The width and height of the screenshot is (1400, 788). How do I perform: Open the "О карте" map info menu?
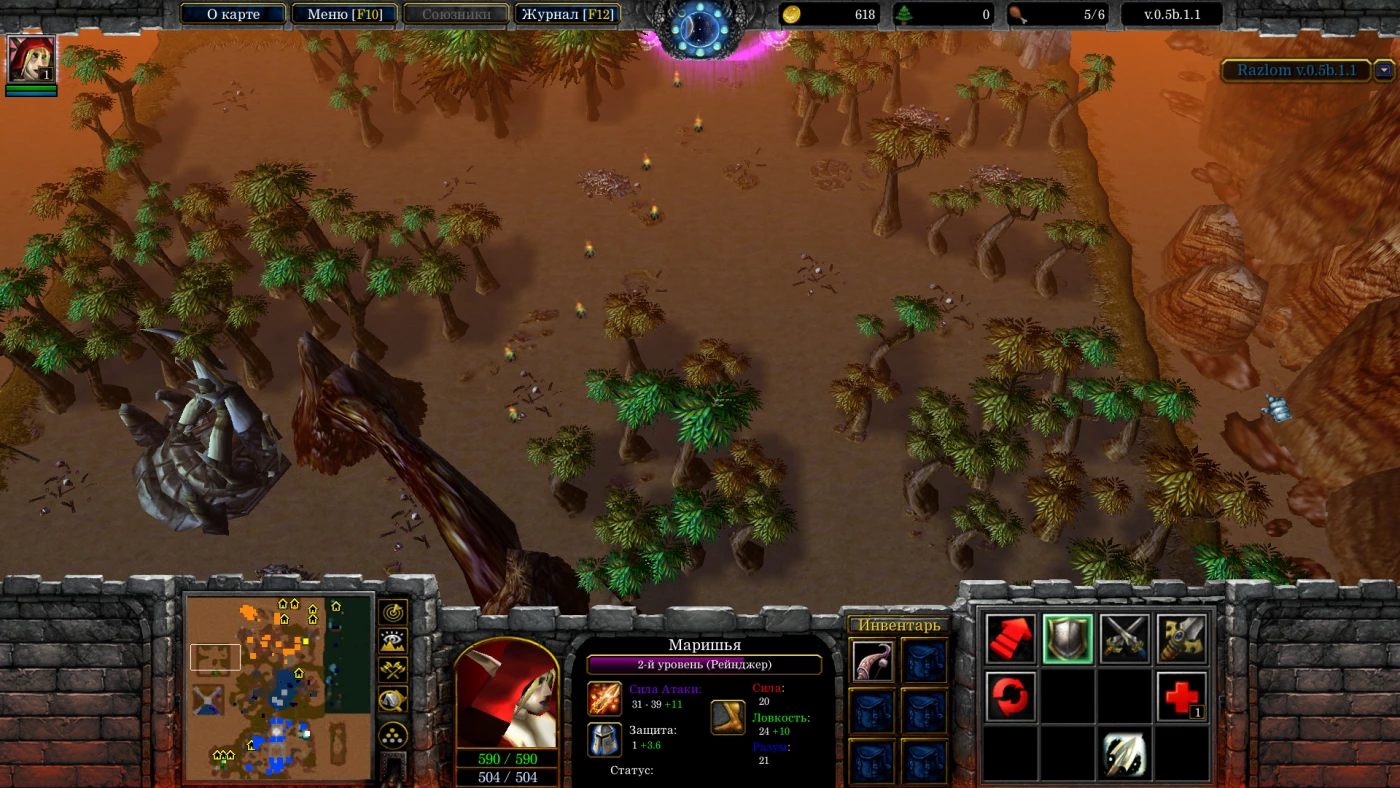(233, 14)
